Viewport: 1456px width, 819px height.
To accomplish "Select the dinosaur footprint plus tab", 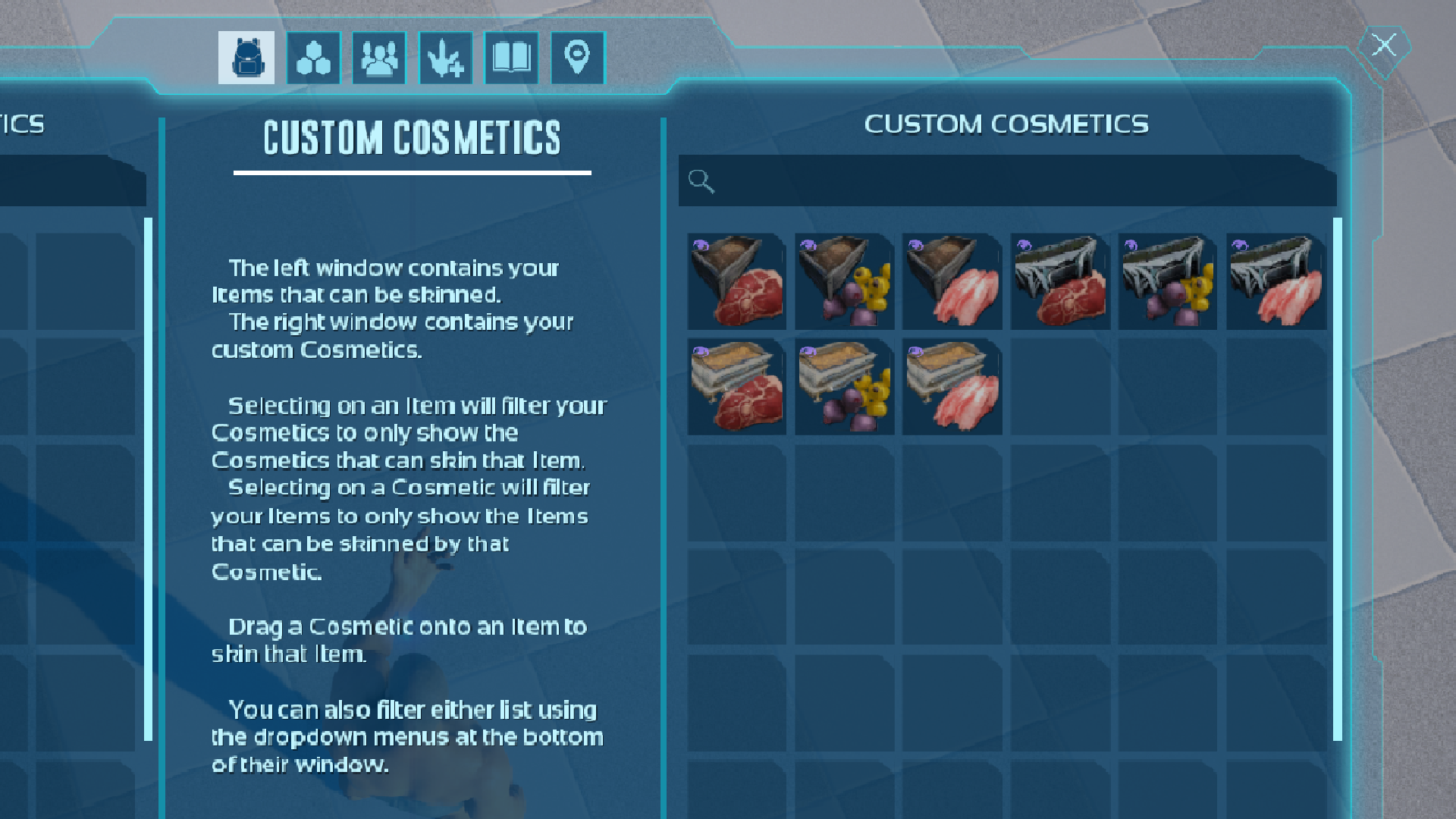I will [x=446, y=58].
